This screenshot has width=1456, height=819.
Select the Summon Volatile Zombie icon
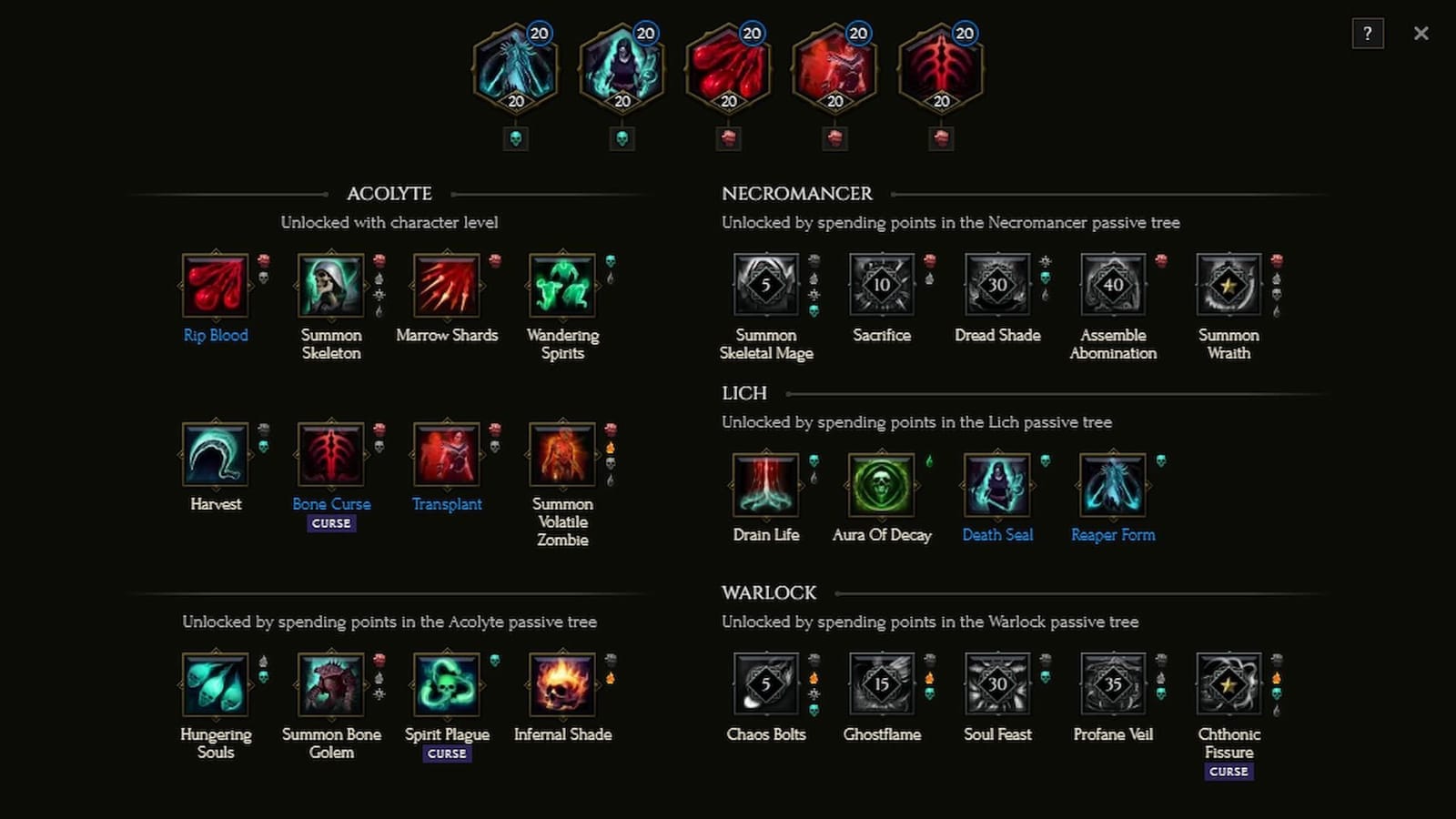pyautogui.click(x=562, y=455)
